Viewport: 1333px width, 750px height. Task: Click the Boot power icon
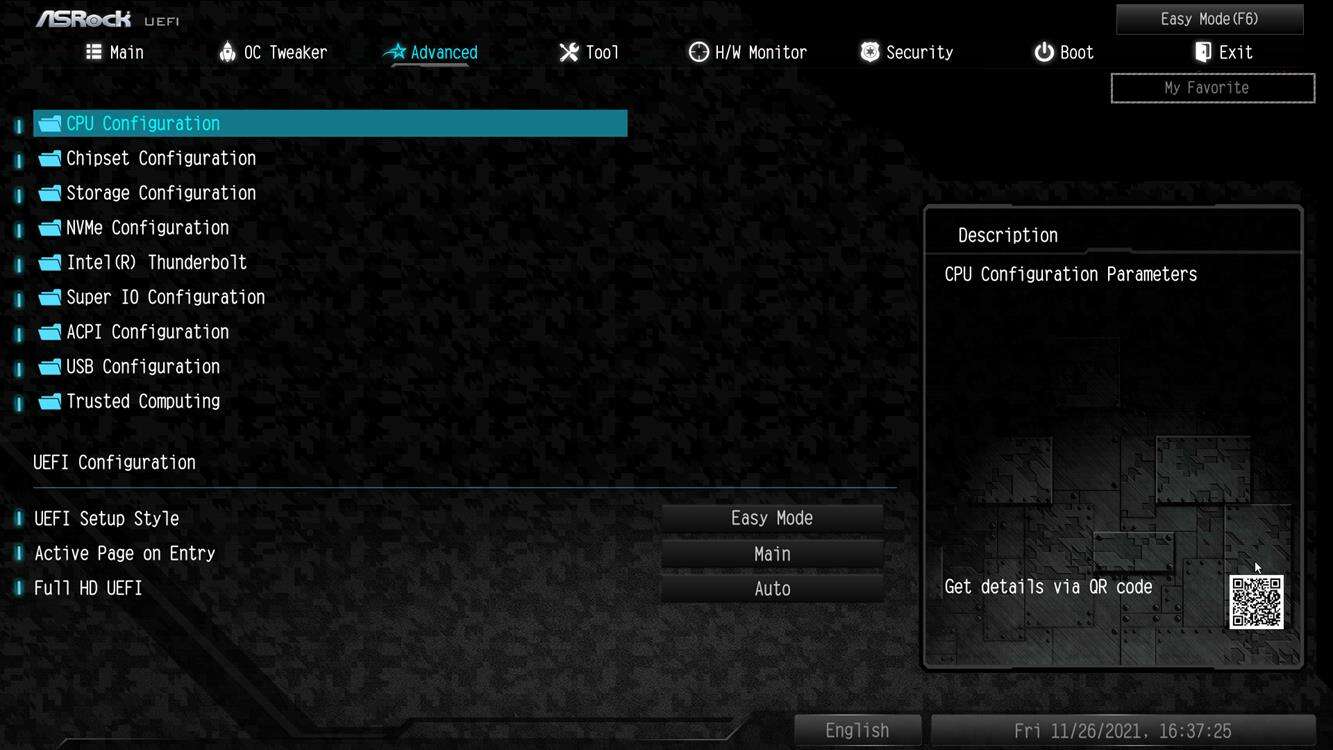click(1041, 52)
